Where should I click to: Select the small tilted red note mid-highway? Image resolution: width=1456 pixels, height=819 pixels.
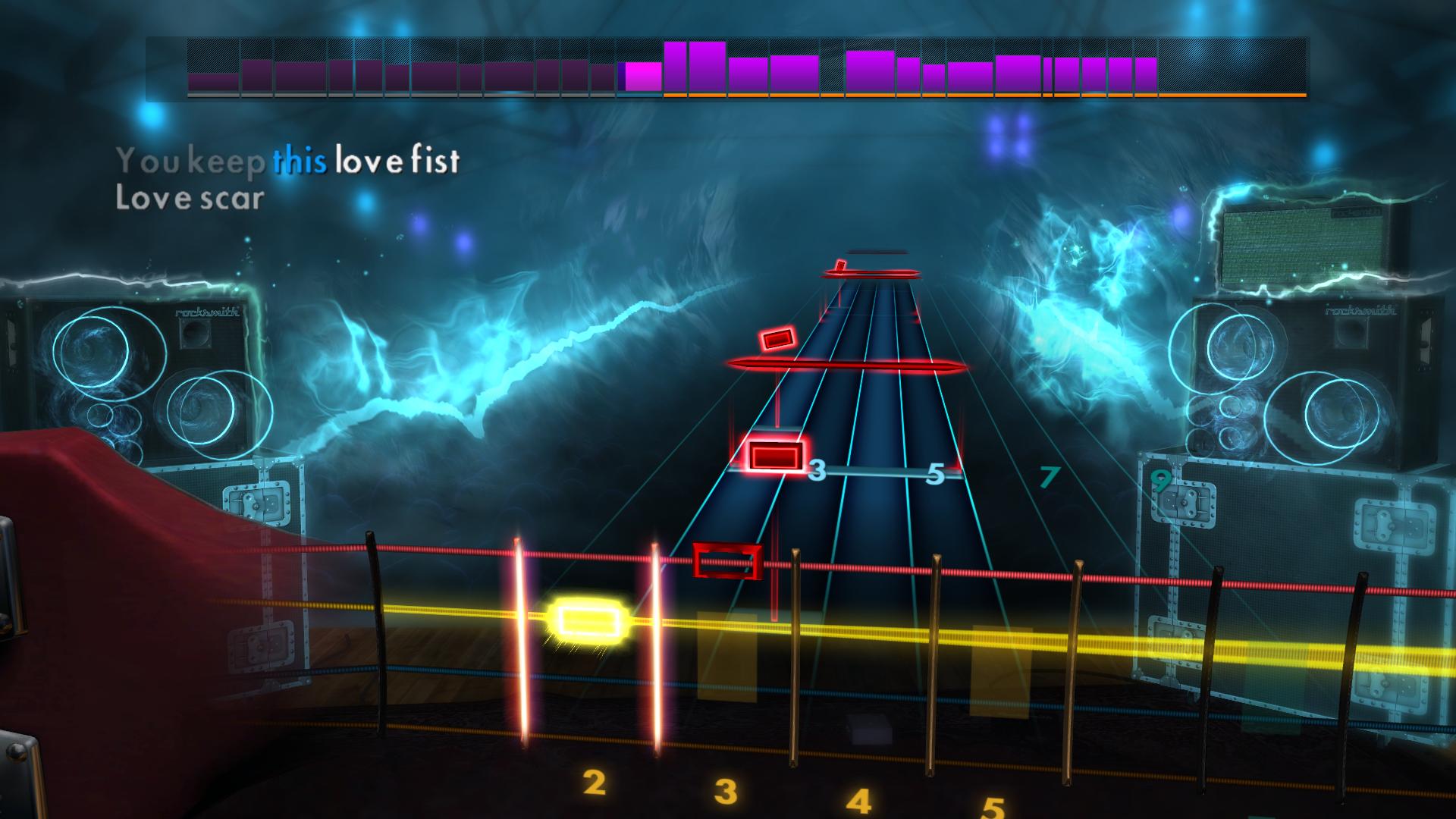coord(777,339)
